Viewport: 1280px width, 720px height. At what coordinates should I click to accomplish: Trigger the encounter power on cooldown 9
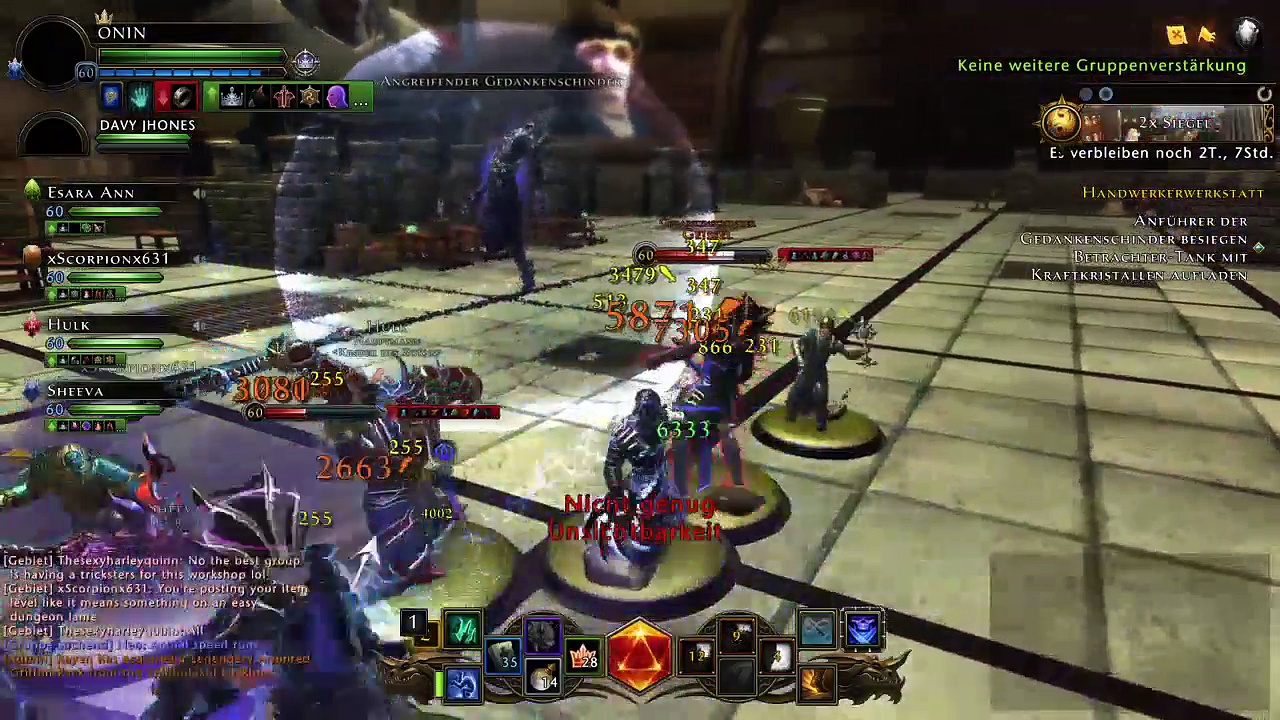738,636
